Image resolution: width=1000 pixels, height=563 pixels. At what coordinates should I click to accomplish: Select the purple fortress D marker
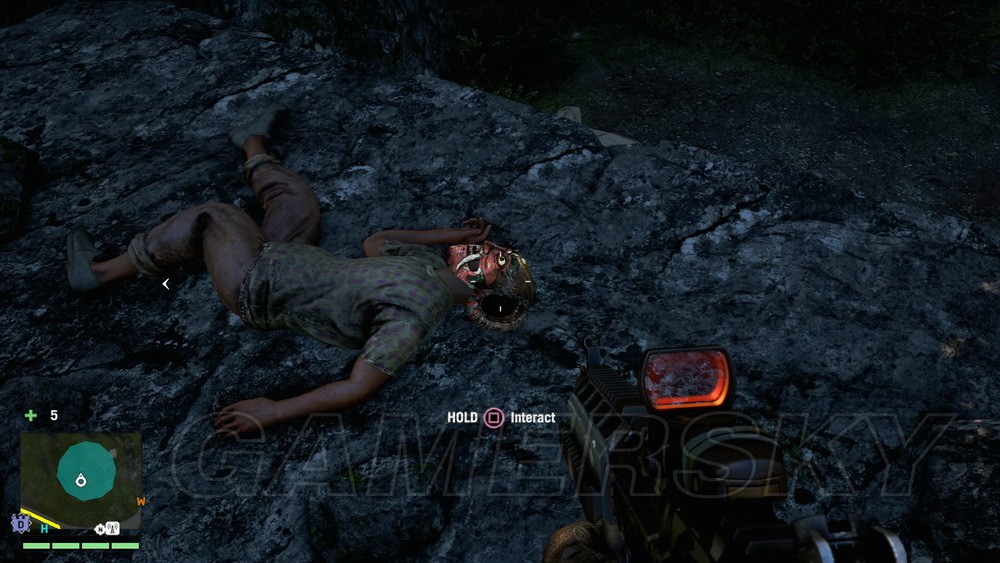click(x=20, y=523)
